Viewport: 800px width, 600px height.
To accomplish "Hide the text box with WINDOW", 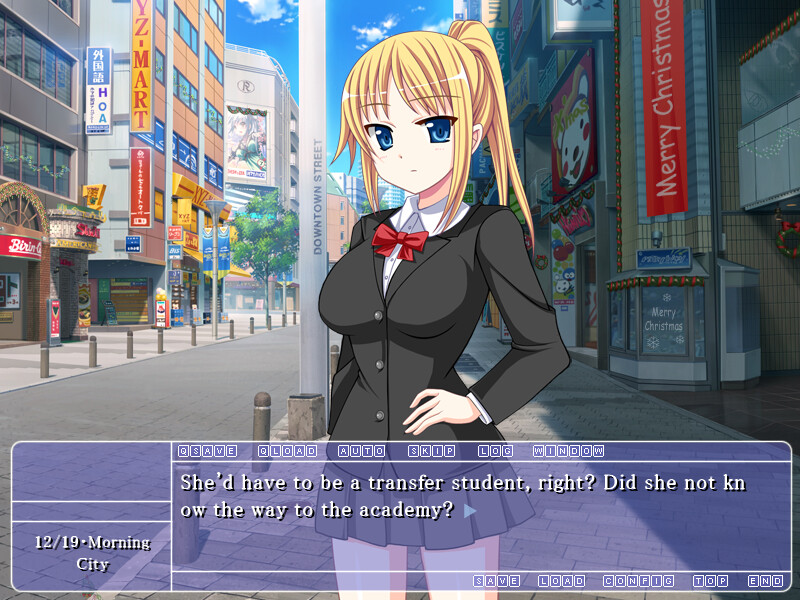I will click(568, 451).
